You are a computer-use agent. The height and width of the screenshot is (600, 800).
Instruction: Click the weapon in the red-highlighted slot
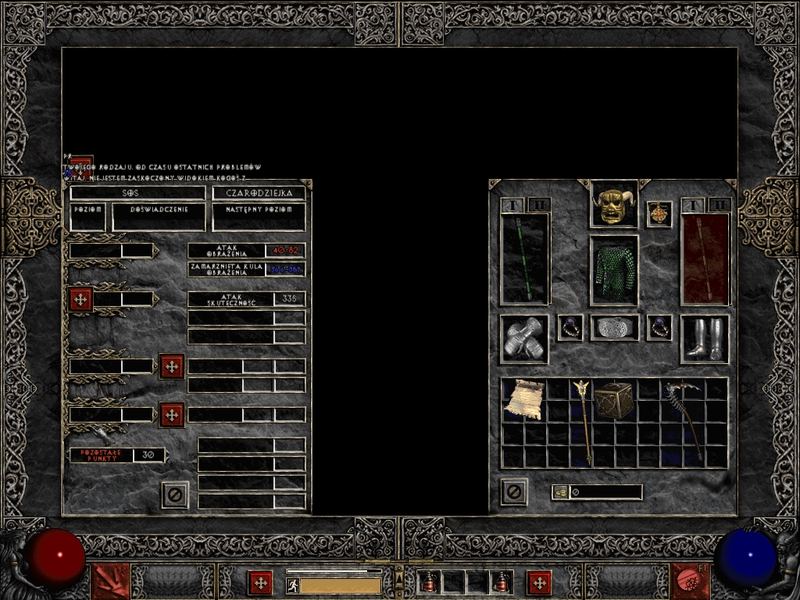click(x=705, y=258)
